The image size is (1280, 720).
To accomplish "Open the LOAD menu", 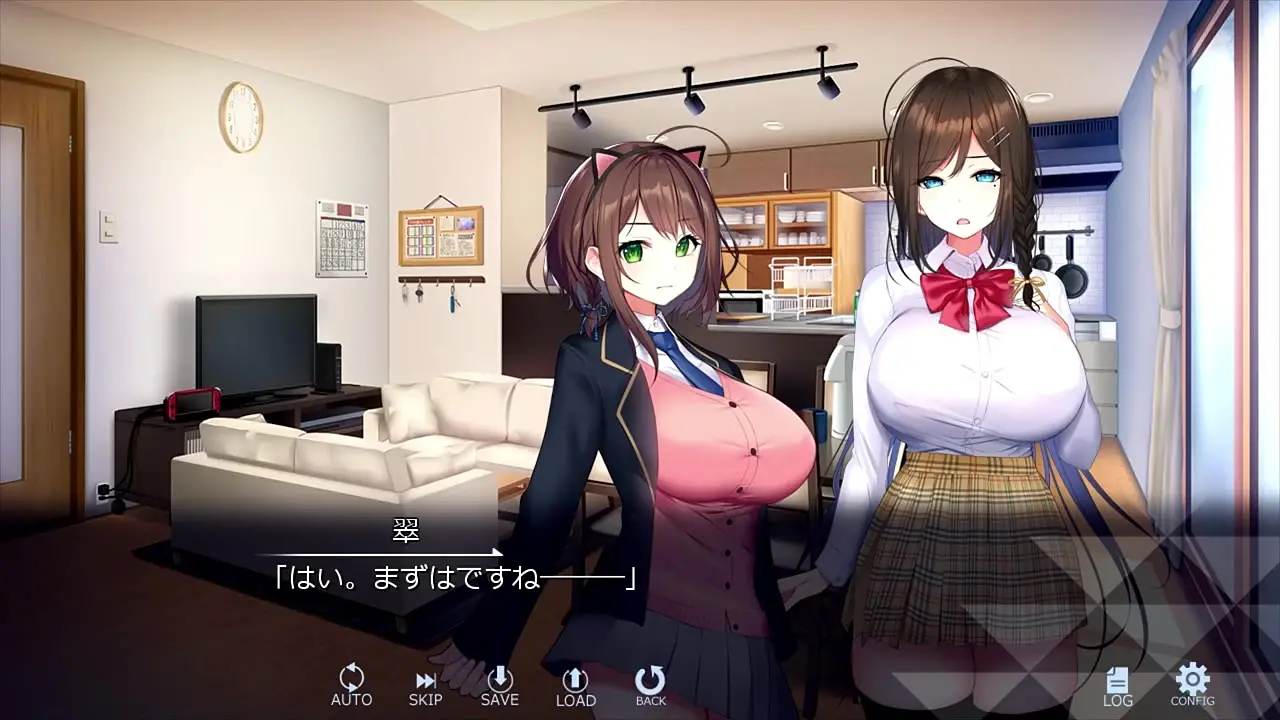I will [x=575, y=685].
